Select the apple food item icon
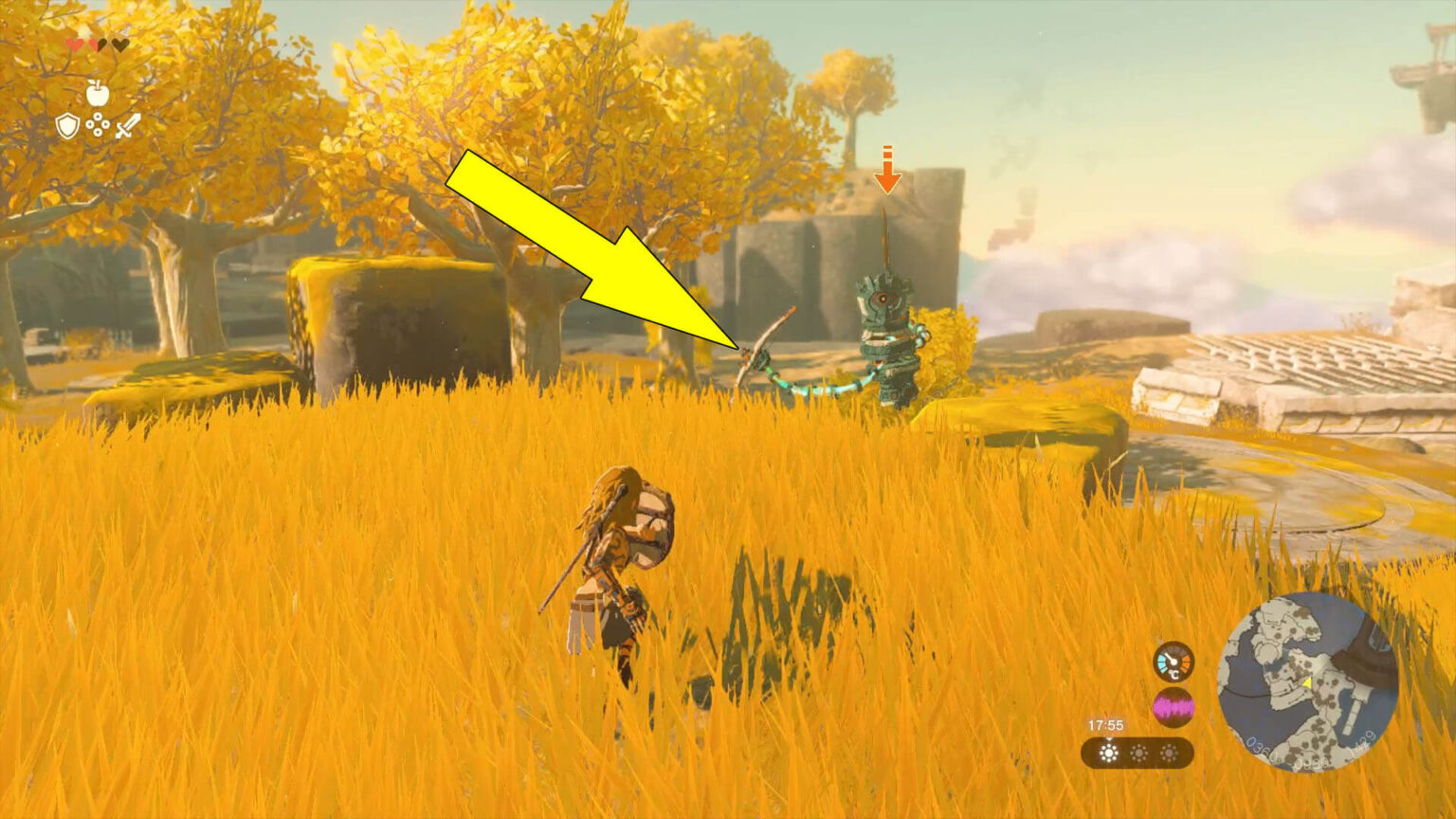The image size is (1456, 819). 98,95
